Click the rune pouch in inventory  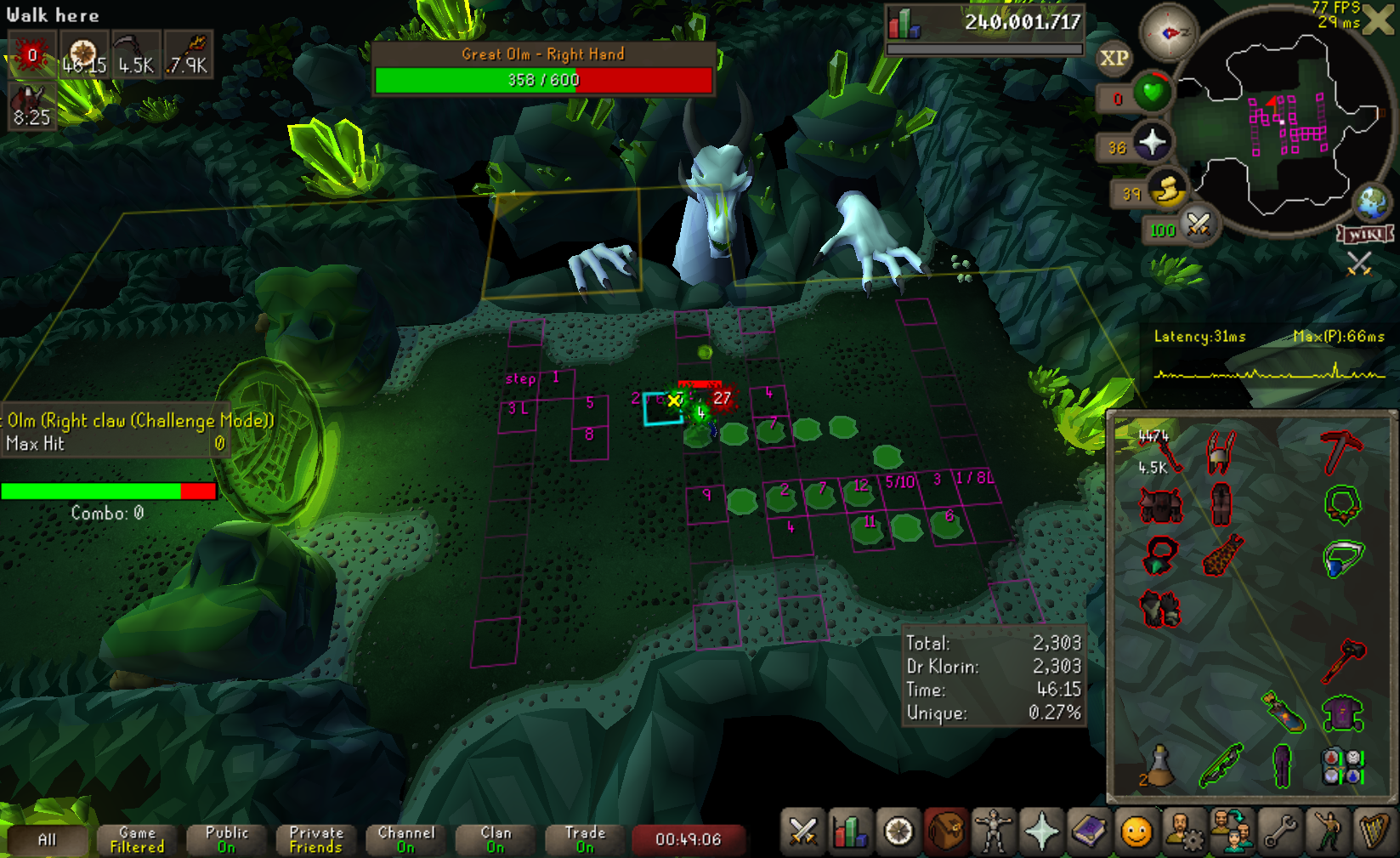point(1342,764)
